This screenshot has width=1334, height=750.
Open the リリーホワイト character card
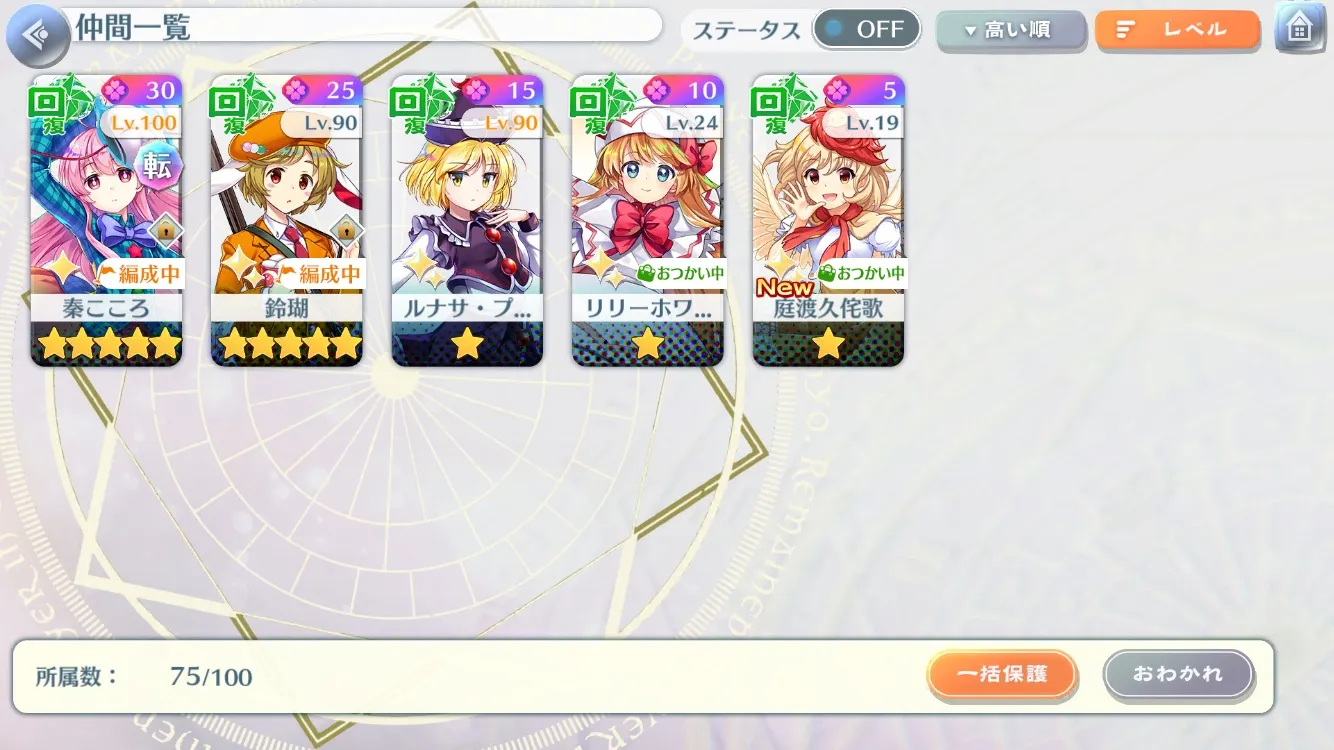pyautogui.click(x=647, y=220)
